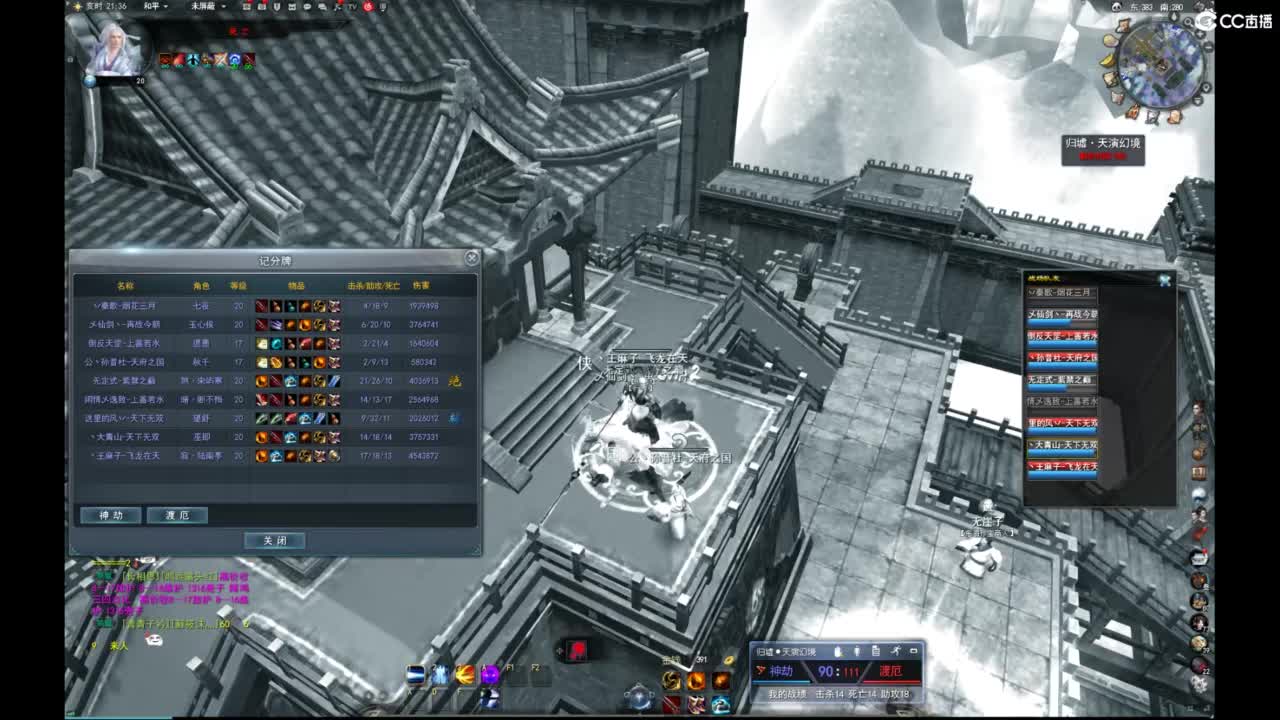Click the 关闭 button to close the scoreboard
Image resolution: width=1280 pixels, height=720 pixels.
(x=274, y=540)
